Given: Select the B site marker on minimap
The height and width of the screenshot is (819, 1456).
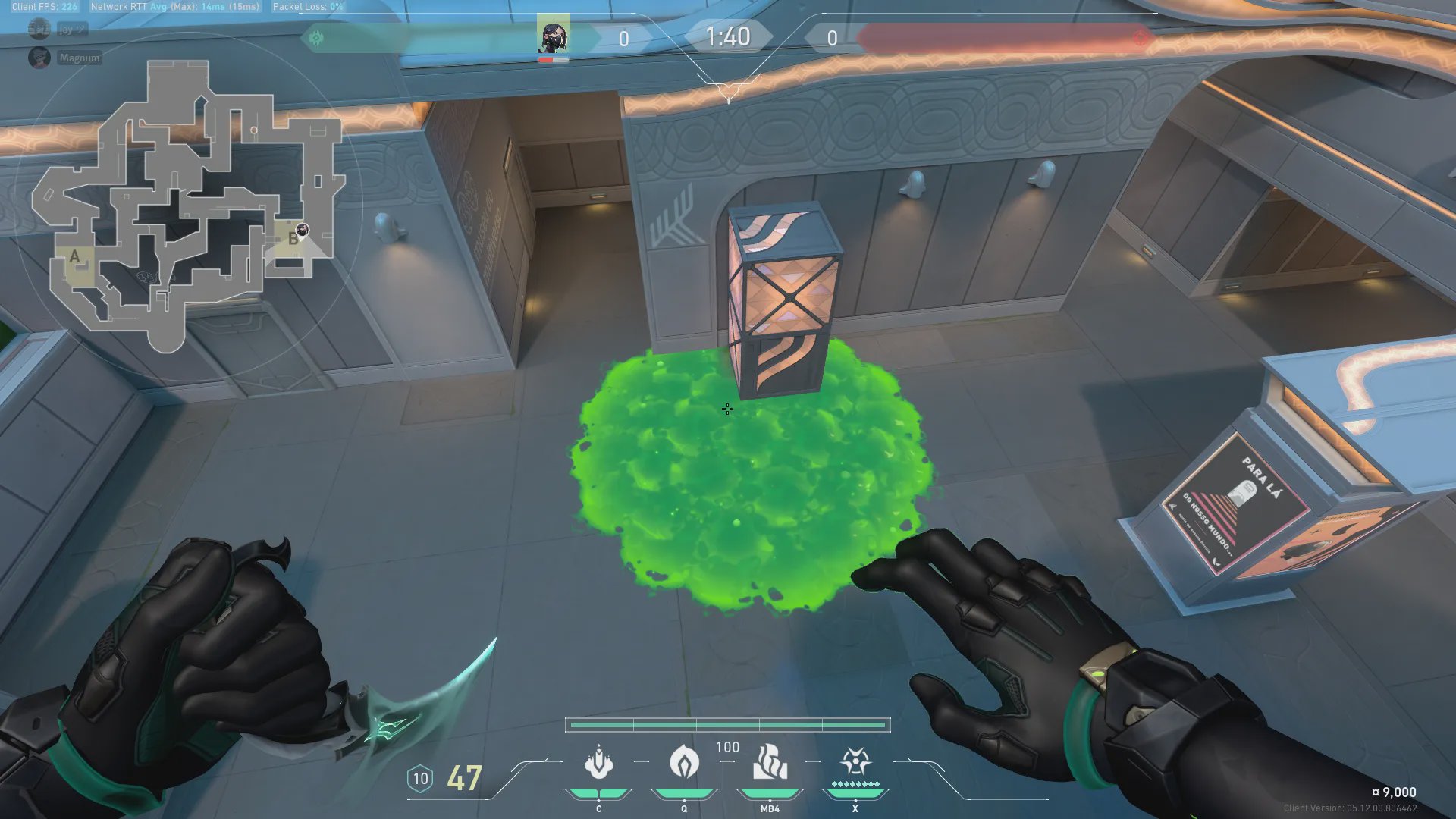Looking at the screenshot, I should 293,240.
